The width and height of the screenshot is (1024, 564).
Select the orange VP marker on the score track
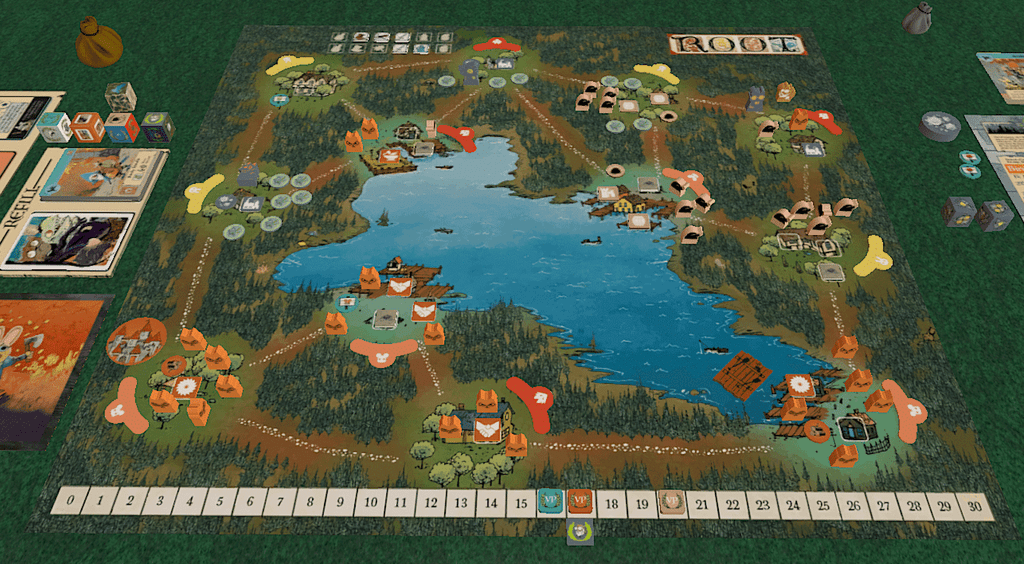pos(580,500)
